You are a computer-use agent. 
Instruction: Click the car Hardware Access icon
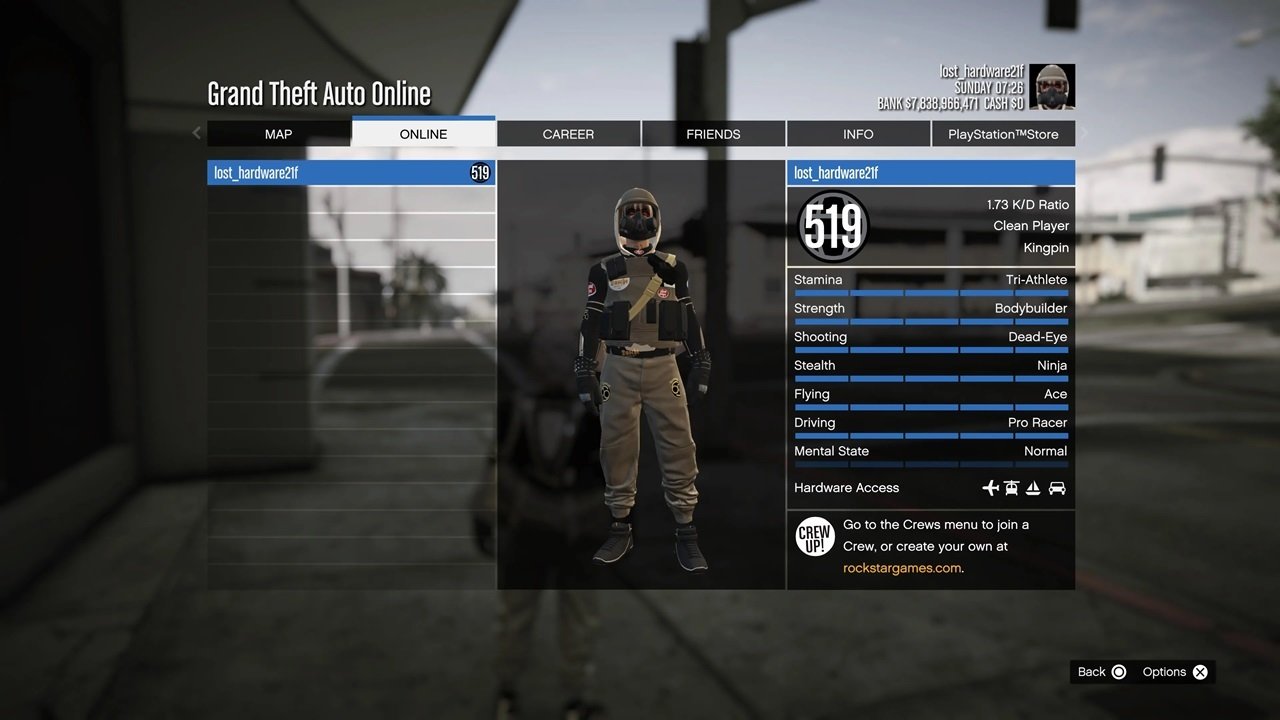(1057, 488)
